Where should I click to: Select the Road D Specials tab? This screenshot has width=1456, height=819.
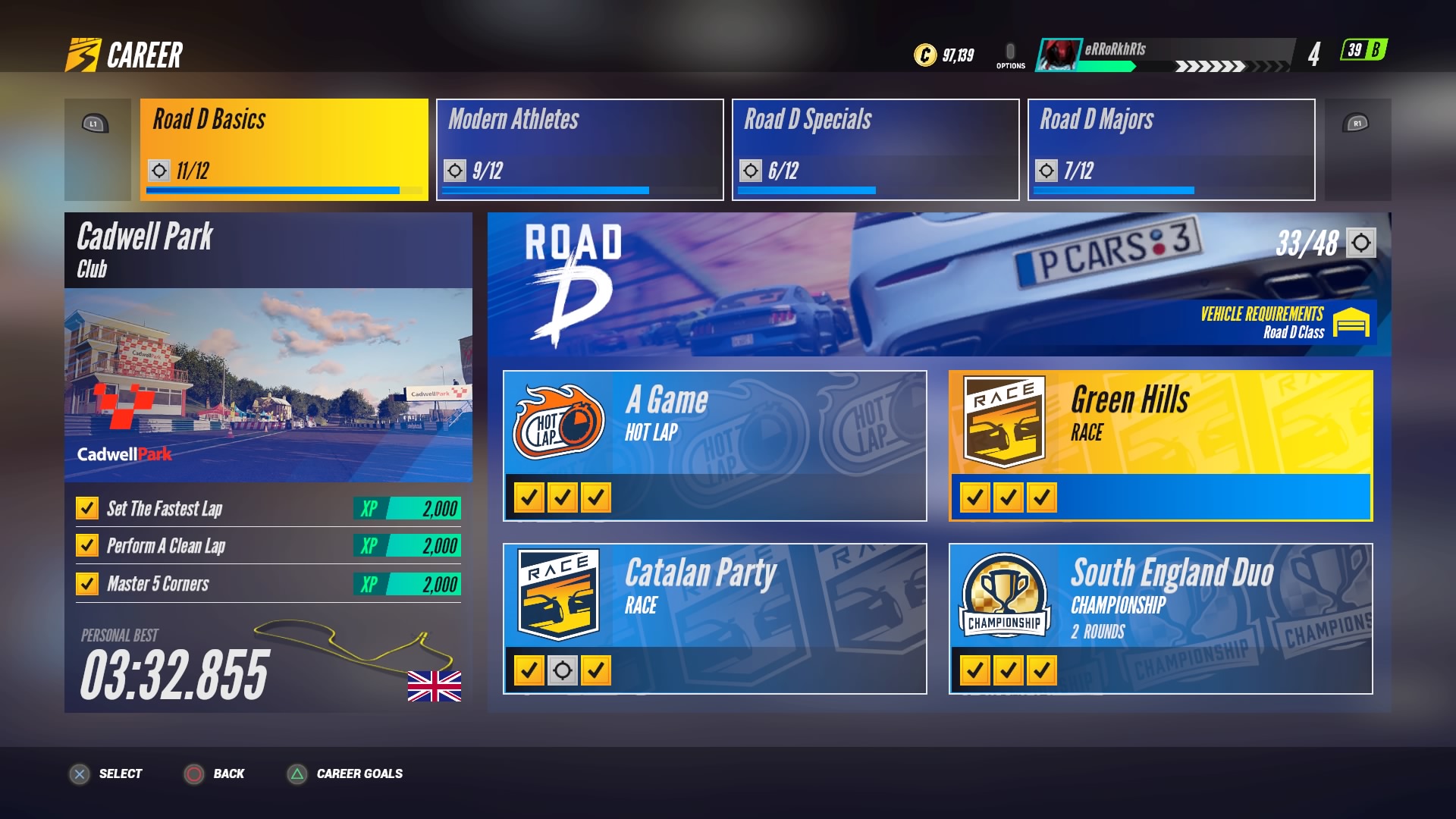tap(875, 149)
